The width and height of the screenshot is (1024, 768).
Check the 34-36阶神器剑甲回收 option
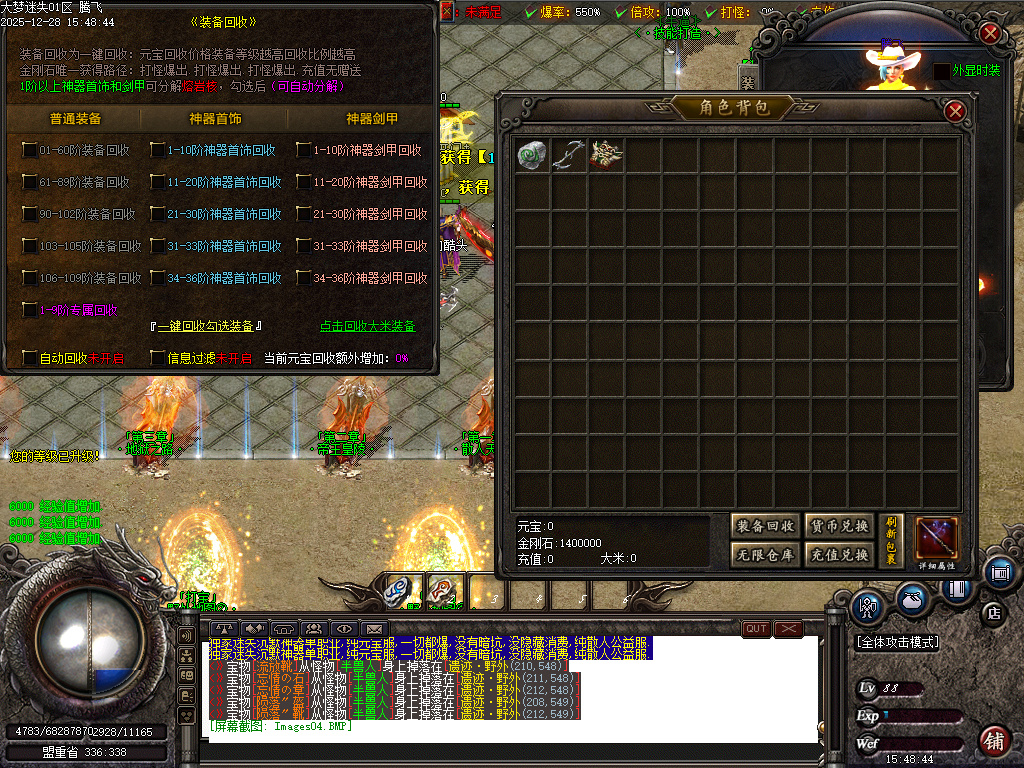(x=304, y=278)
